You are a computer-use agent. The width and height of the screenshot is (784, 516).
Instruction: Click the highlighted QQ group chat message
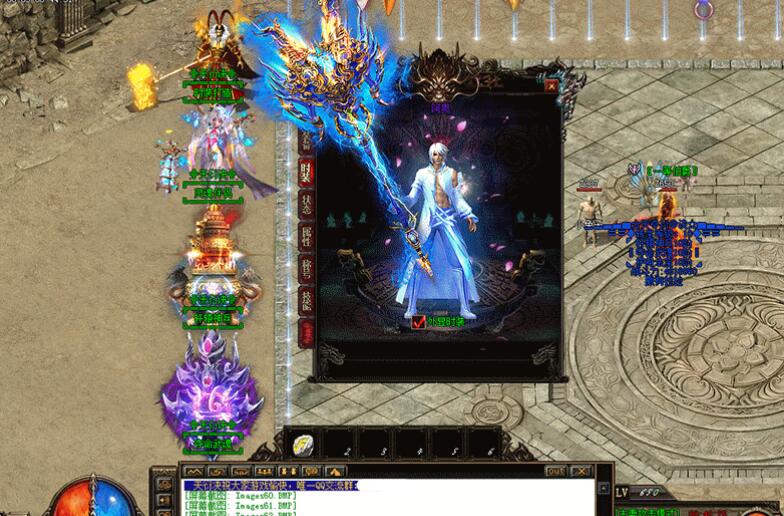[x=271, y=485]
